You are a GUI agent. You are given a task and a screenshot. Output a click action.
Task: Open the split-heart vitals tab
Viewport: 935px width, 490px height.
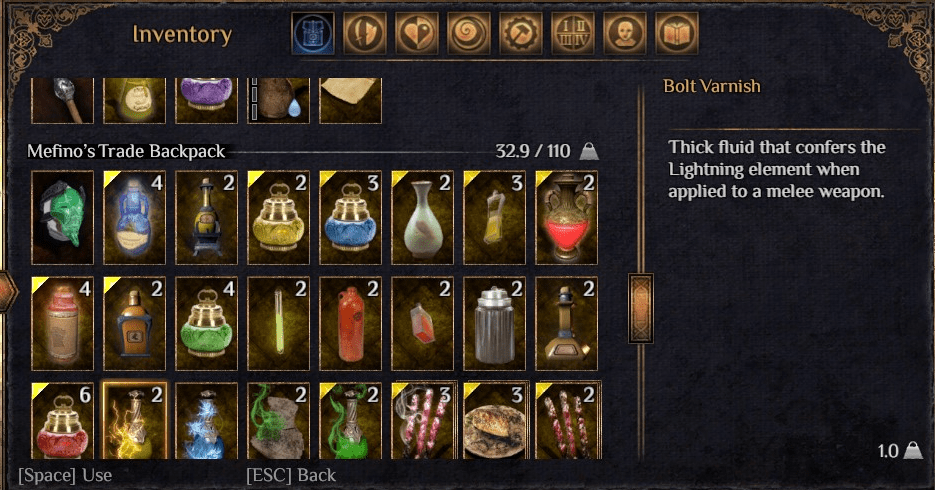point(417,34)
